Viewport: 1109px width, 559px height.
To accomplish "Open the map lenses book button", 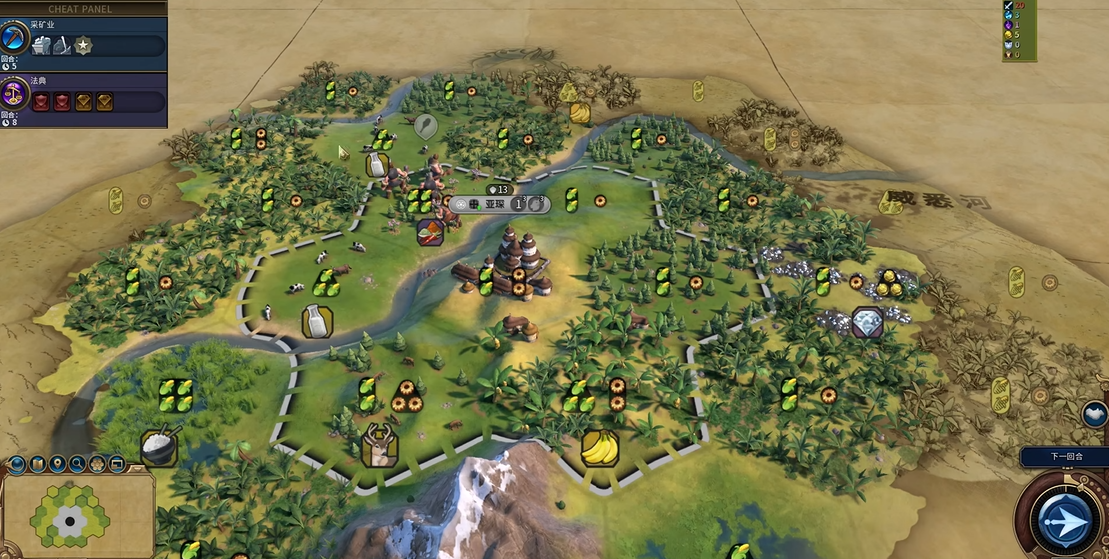I will pyautogui.click(x=37, y=464).
